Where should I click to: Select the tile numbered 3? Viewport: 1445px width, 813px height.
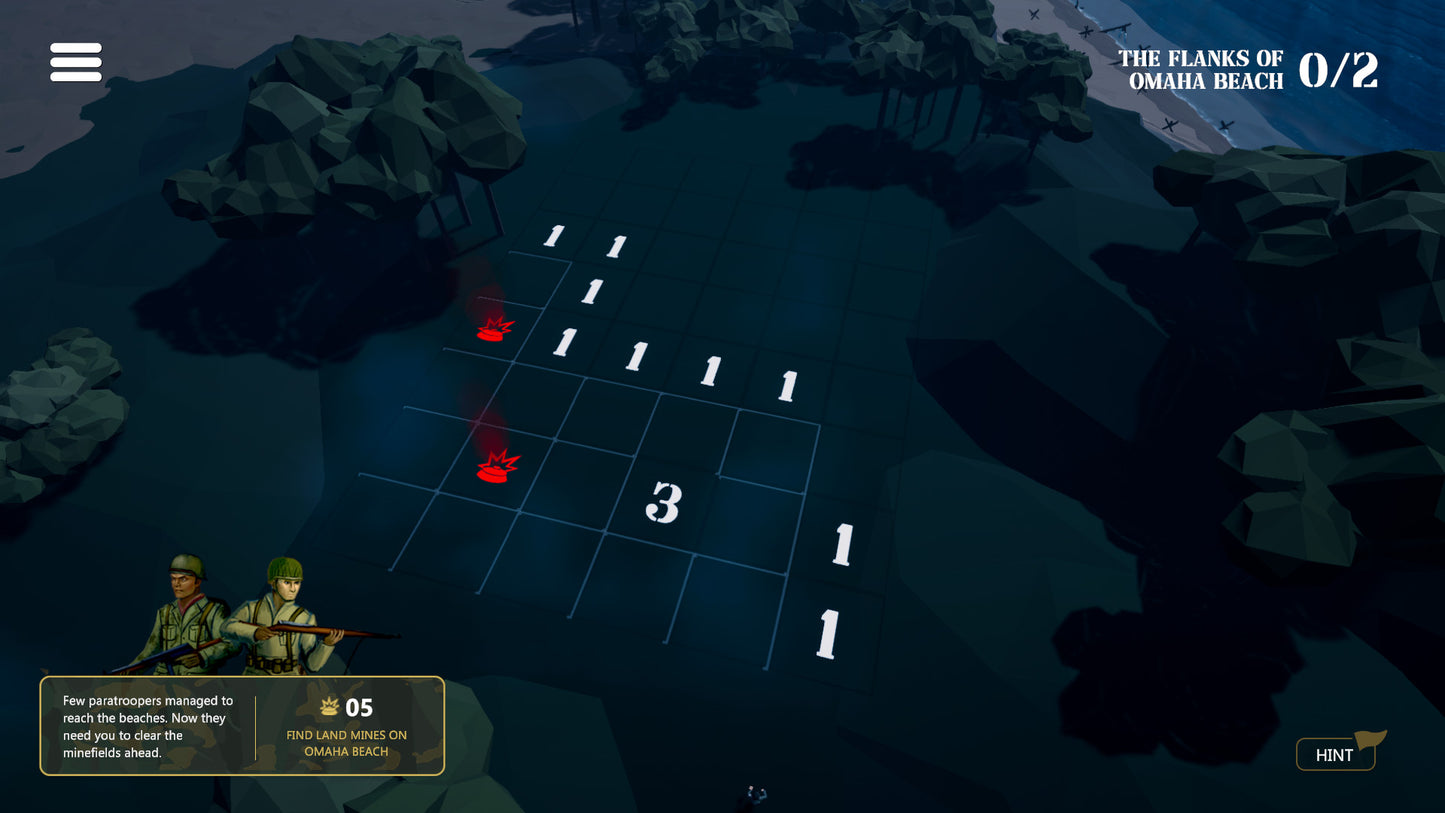[x=664, y=503]
